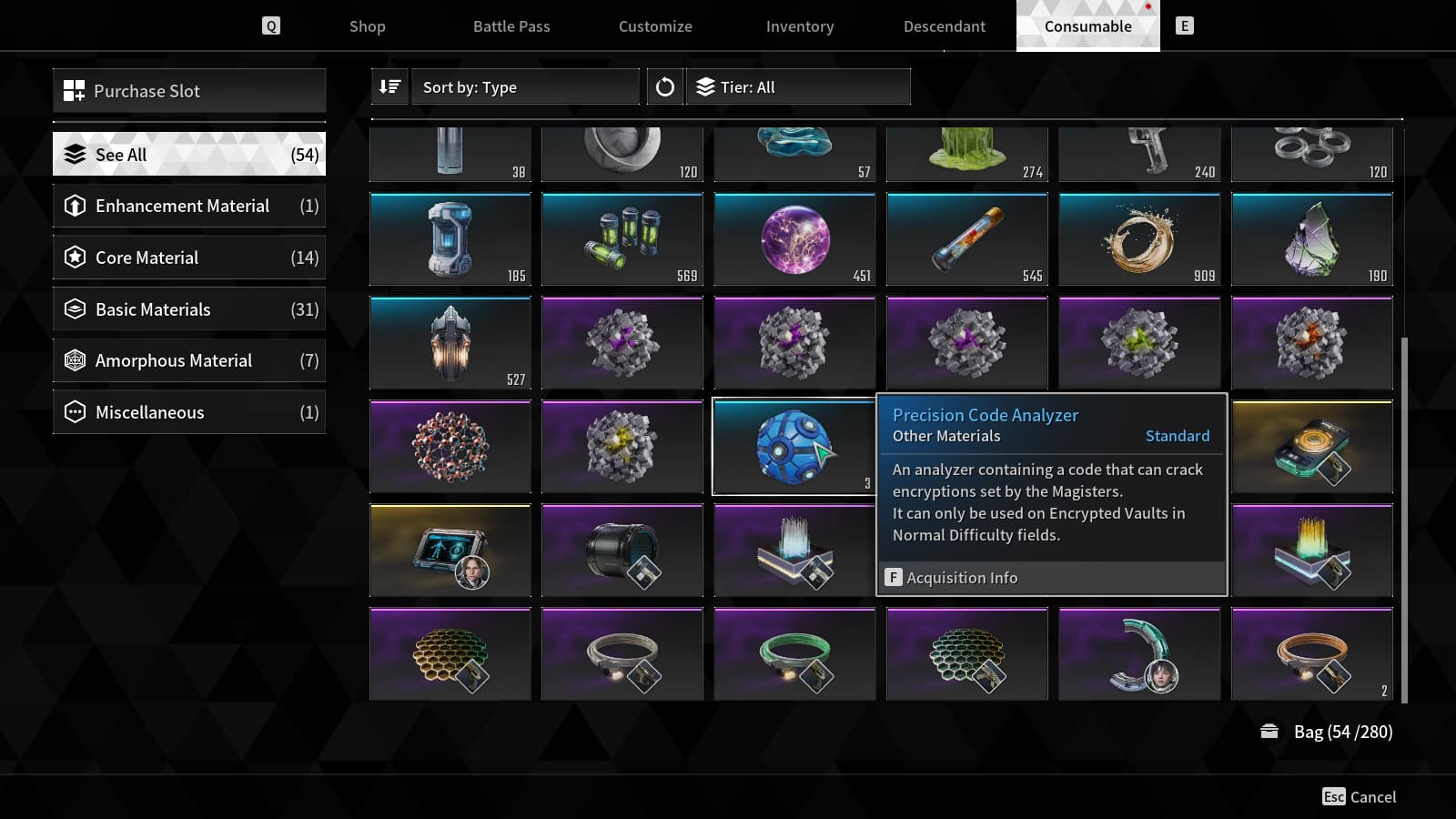1456x819 pixels.
Task: Click the Purchase Slot button
Action: click(189, 91)
